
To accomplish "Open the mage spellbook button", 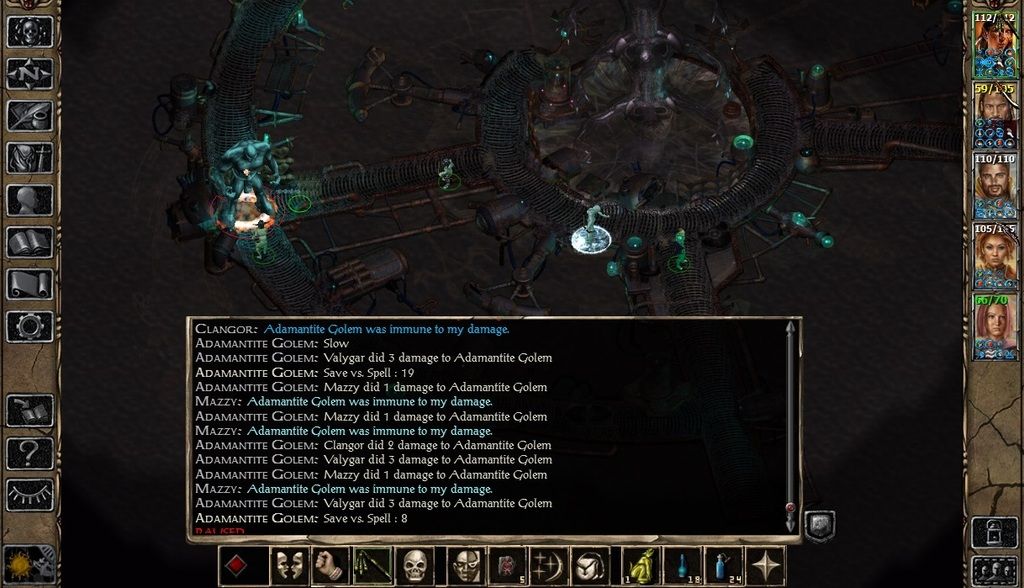I will pyautogui.click(x=29, y=242).
